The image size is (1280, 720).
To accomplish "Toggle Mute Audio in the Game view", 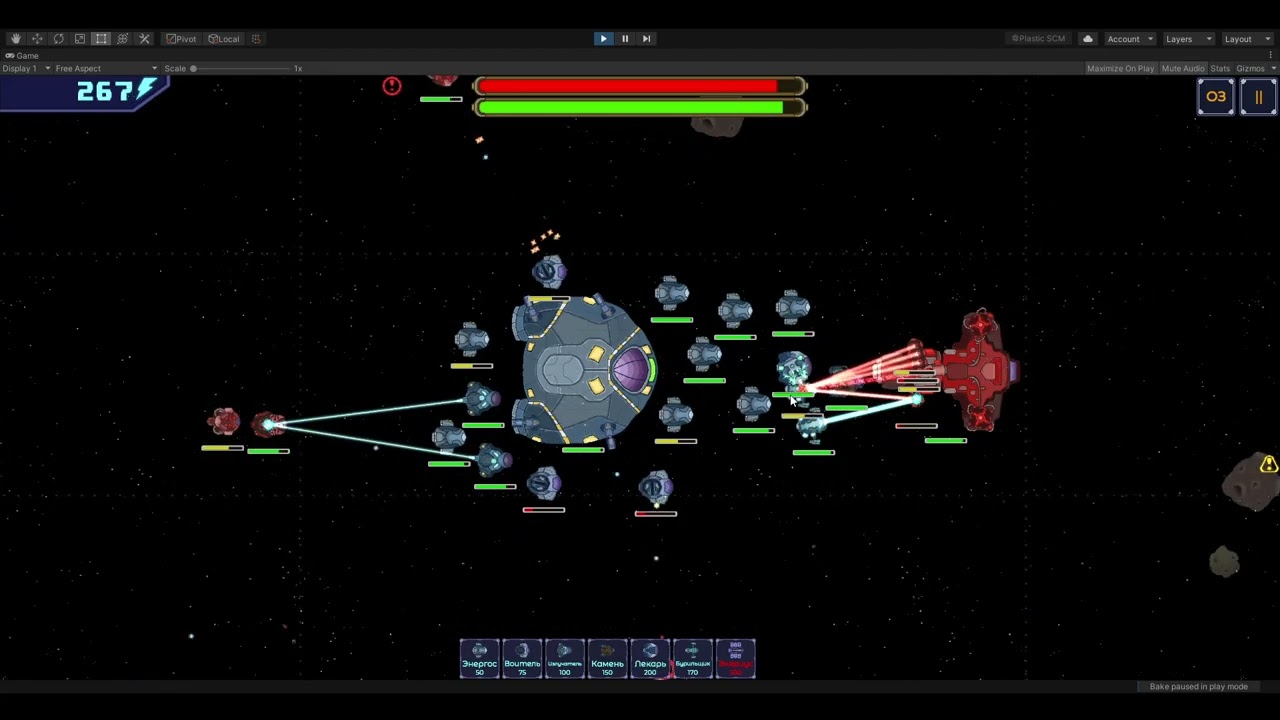I will pyautogui.click(x=1182, y=68).
